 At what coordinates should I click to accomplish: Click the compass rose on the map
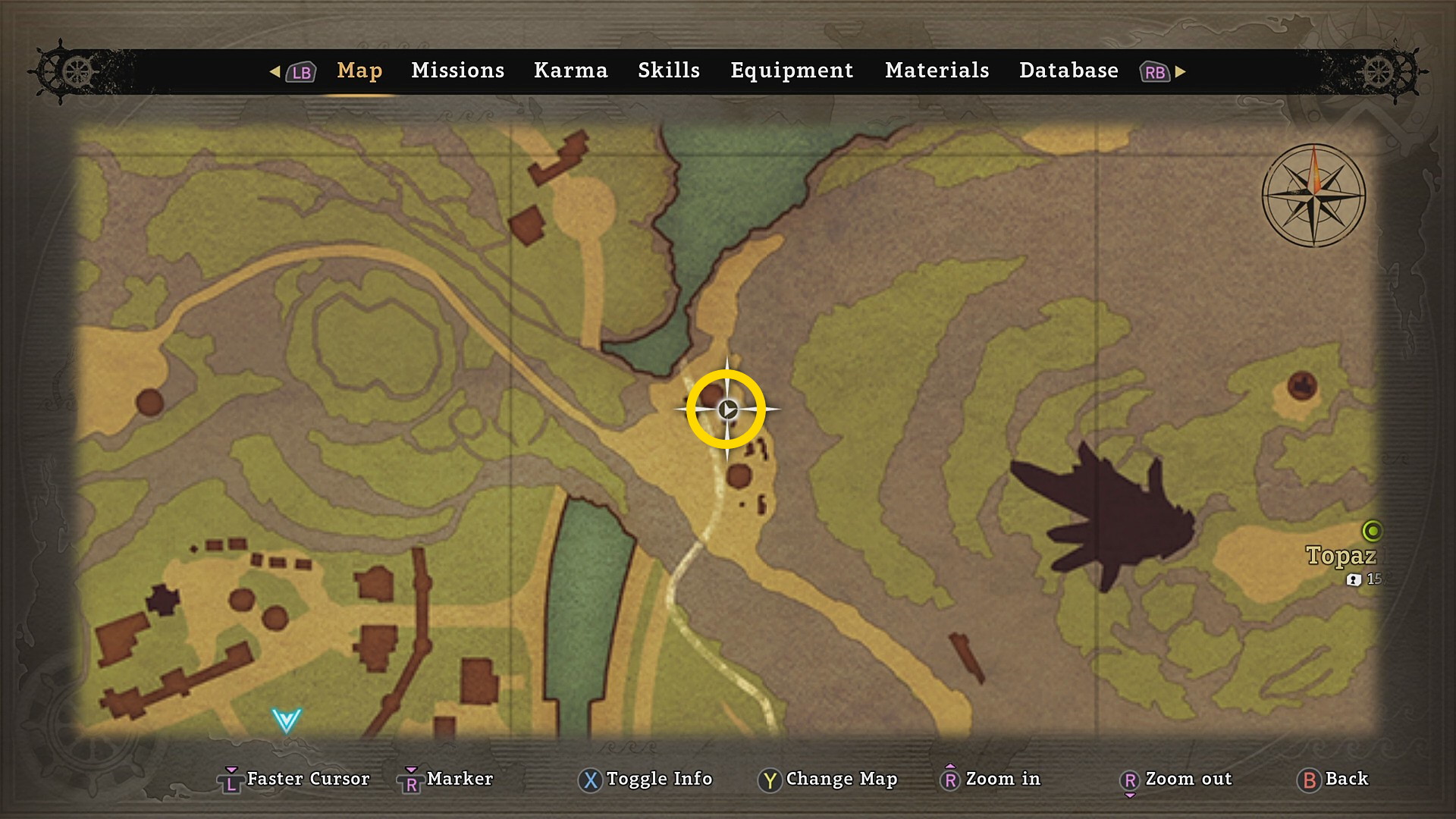(x=1313, y=196)
